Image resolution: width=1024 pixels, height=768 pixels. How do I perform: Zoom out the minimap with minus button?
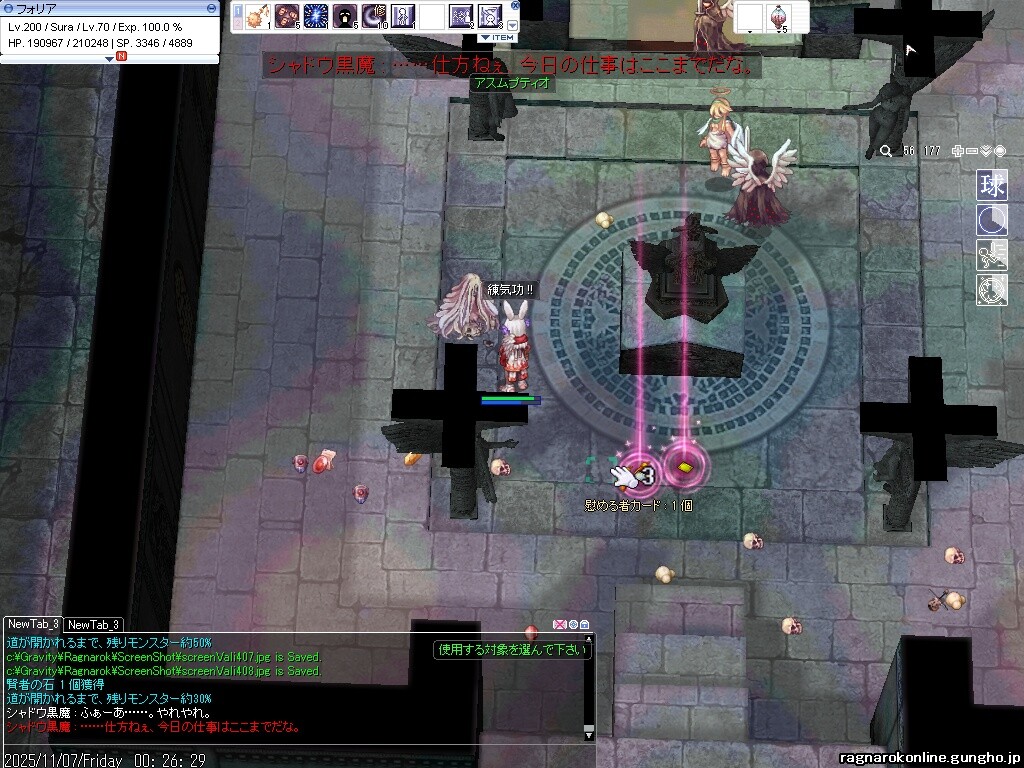(x=972, y=151)
